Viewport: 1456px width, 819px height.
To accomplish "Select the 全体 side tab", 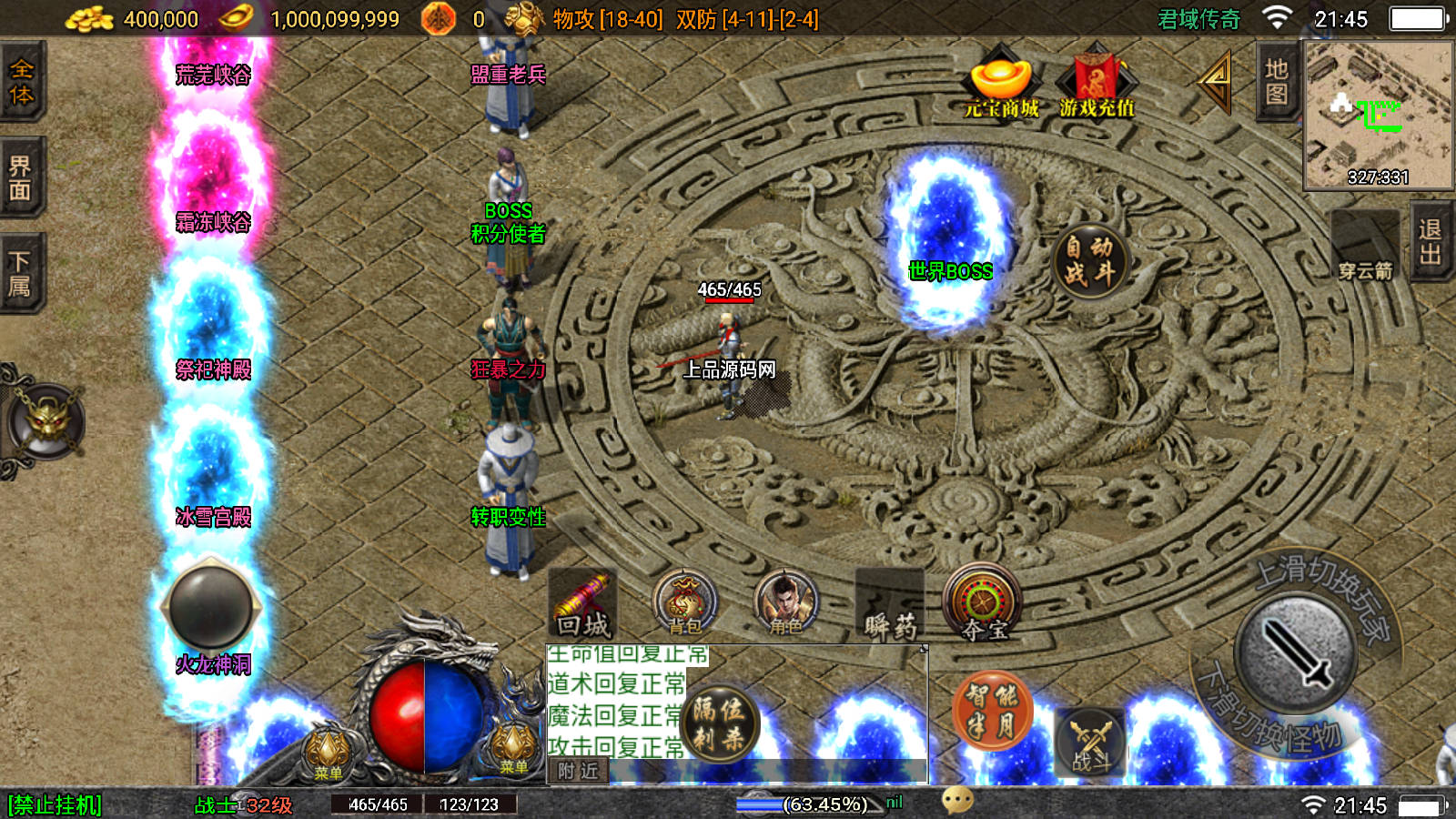I will coord(21,82).
